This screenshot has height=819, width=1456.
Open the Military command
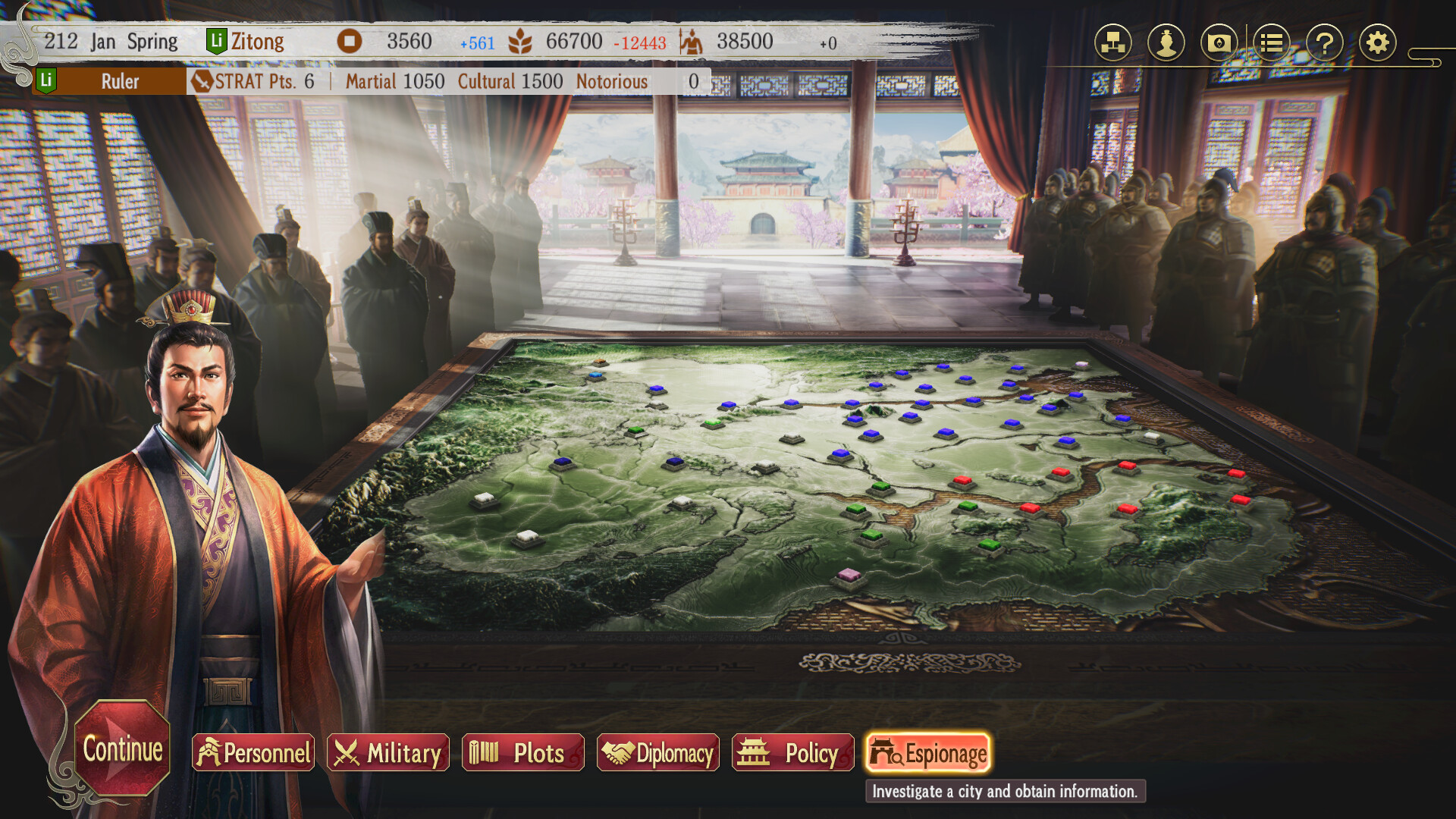[x=388, y=753]
